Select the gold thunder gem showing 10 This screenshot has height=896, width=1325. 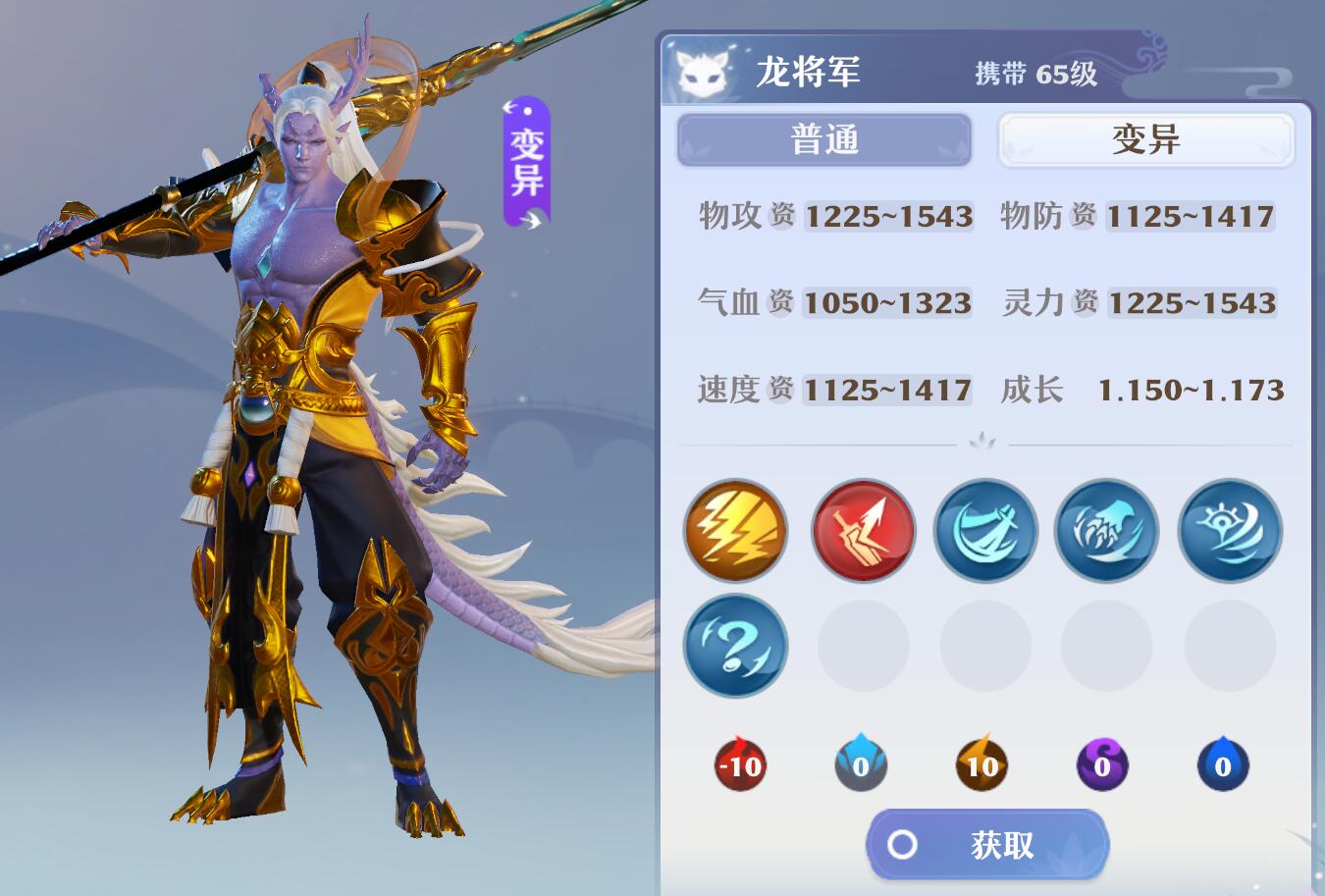[982, 767]
